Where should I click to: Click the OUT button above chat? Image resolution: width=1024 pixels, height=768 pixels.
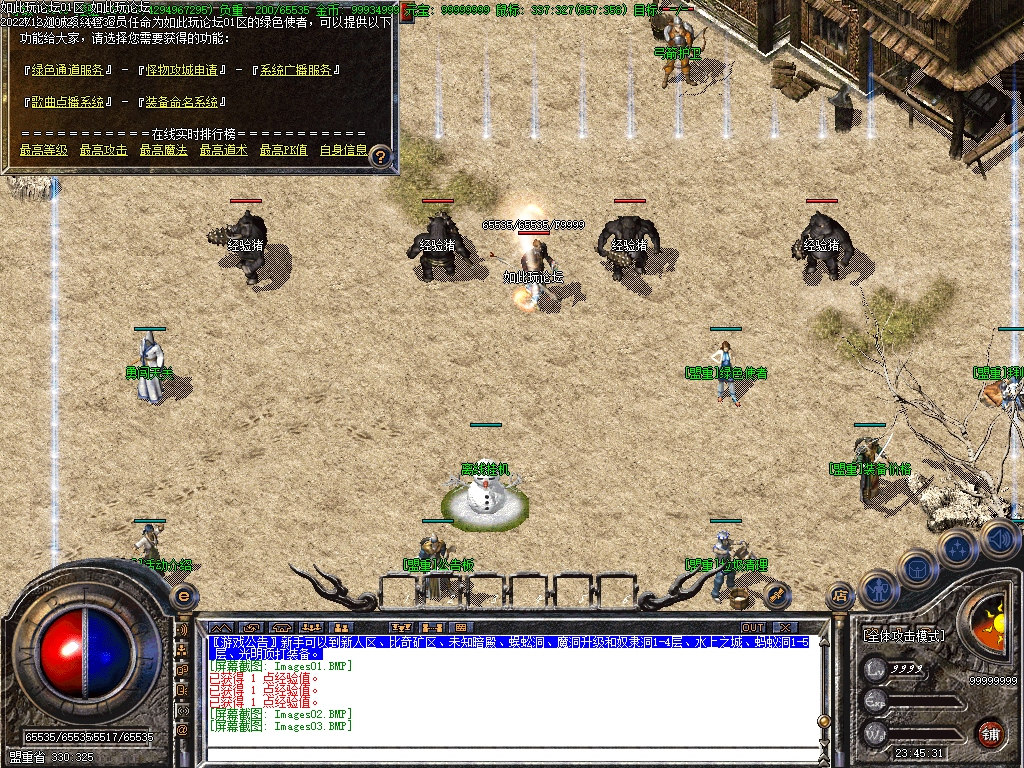753,628
